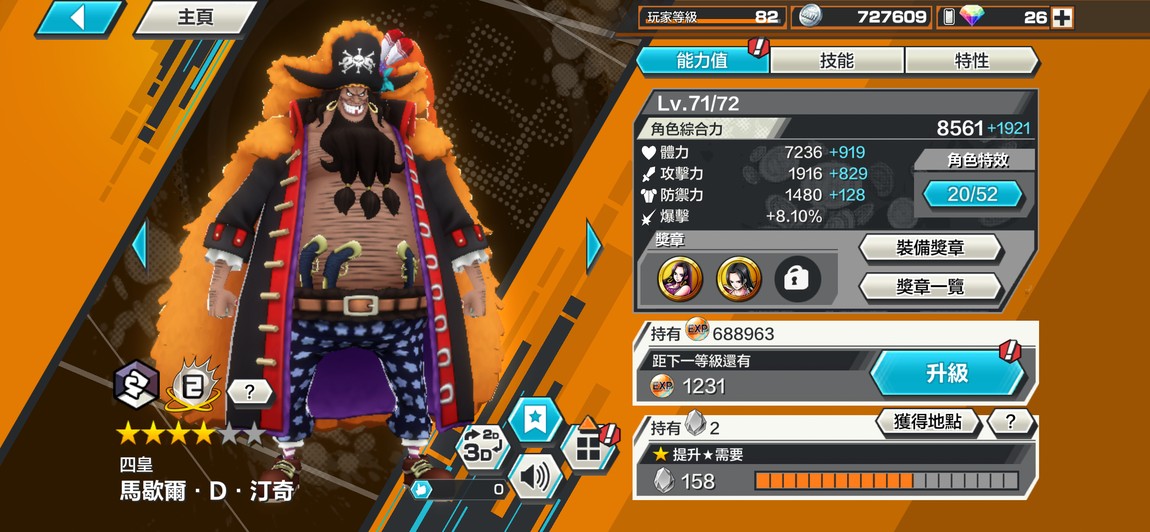The width and height of the screenshot is (1150, 532).
Task: Switch to the 能力值 tab
Action: [701, 61]
